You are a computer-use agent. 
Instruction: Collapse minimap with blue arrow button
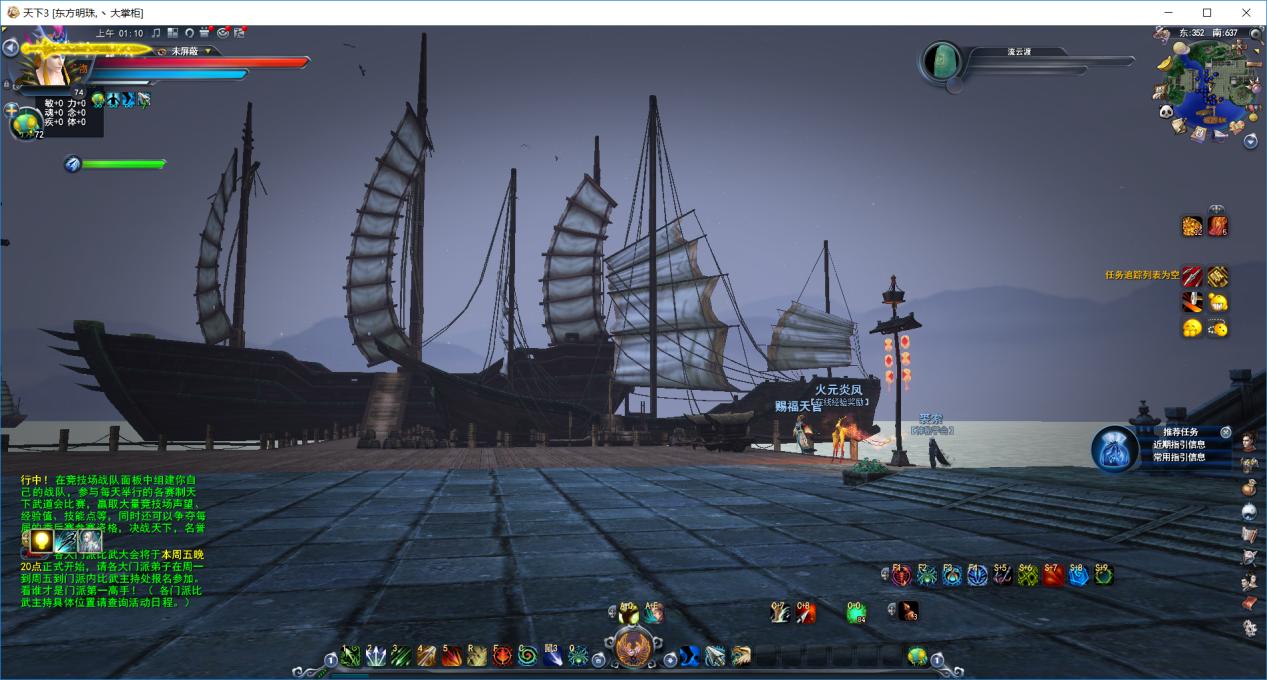1250,141
